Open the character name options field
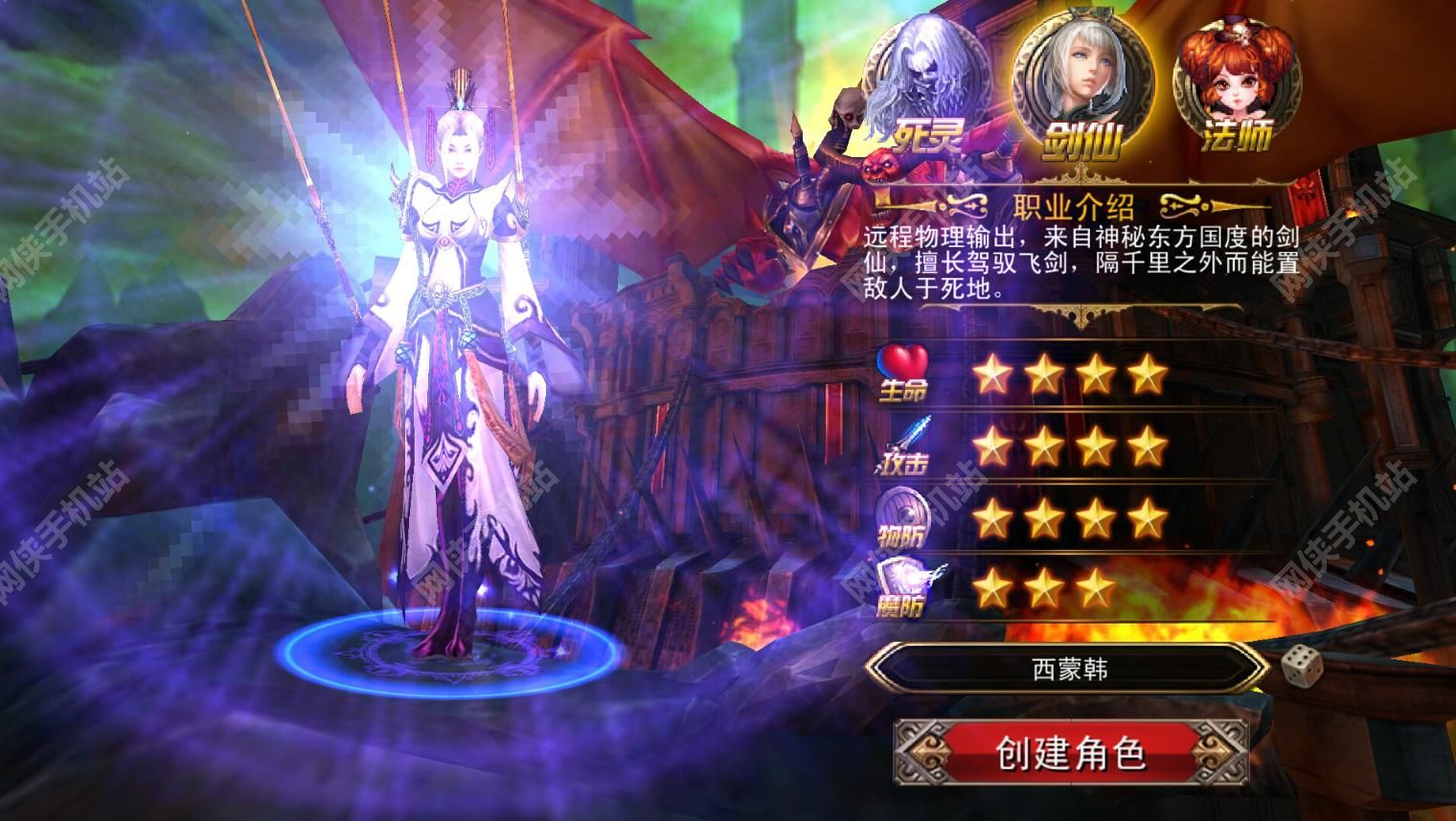1456x821 pixels. (1073, 671)
